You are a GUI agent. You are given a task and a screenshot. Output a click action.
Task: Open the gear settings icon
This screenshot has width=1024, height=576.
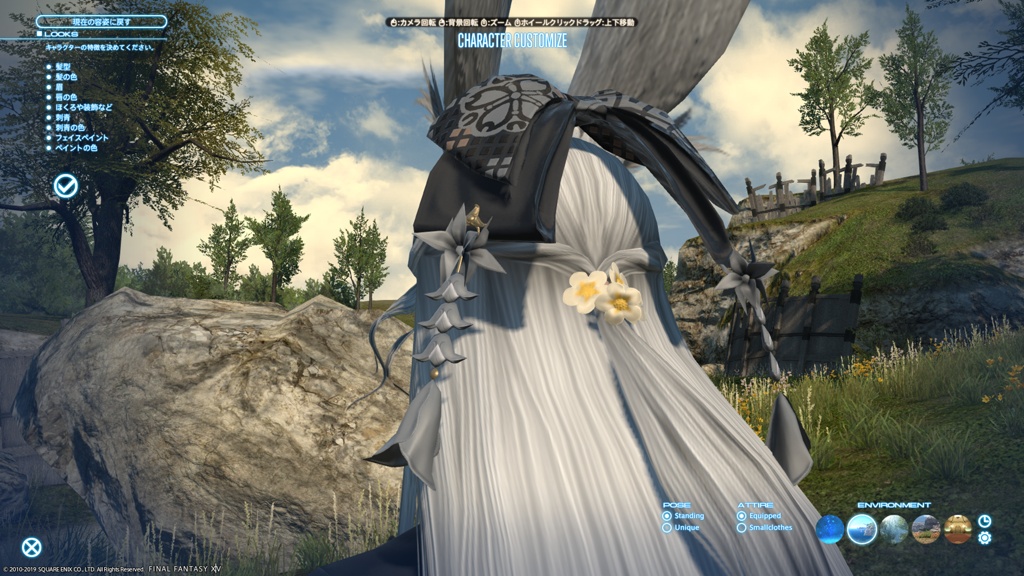click(x=985, y=538)
